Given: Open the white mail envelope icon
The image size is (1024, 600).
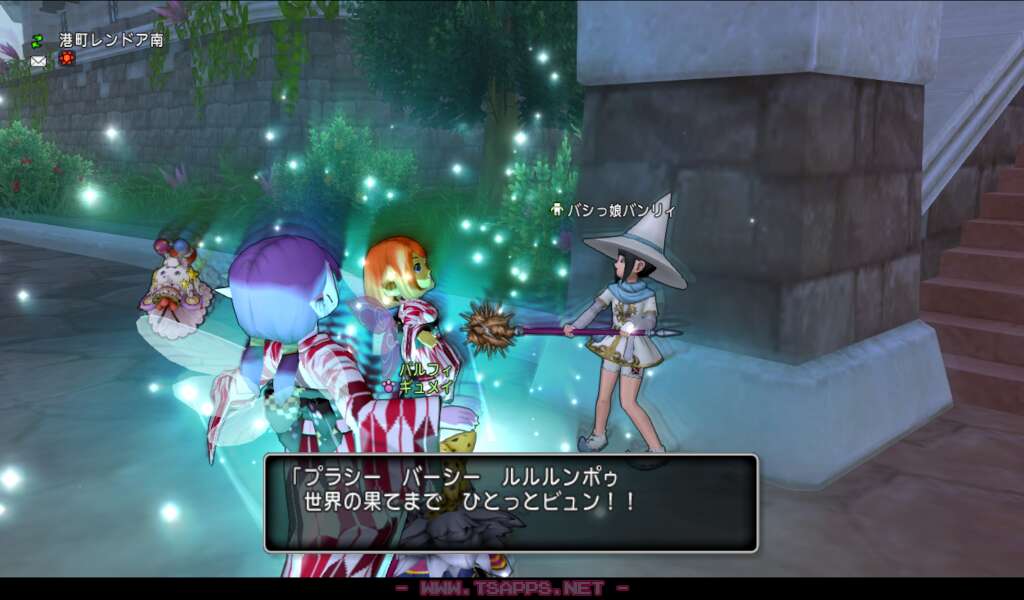Looking at the screenshot, I should (38, 60).
